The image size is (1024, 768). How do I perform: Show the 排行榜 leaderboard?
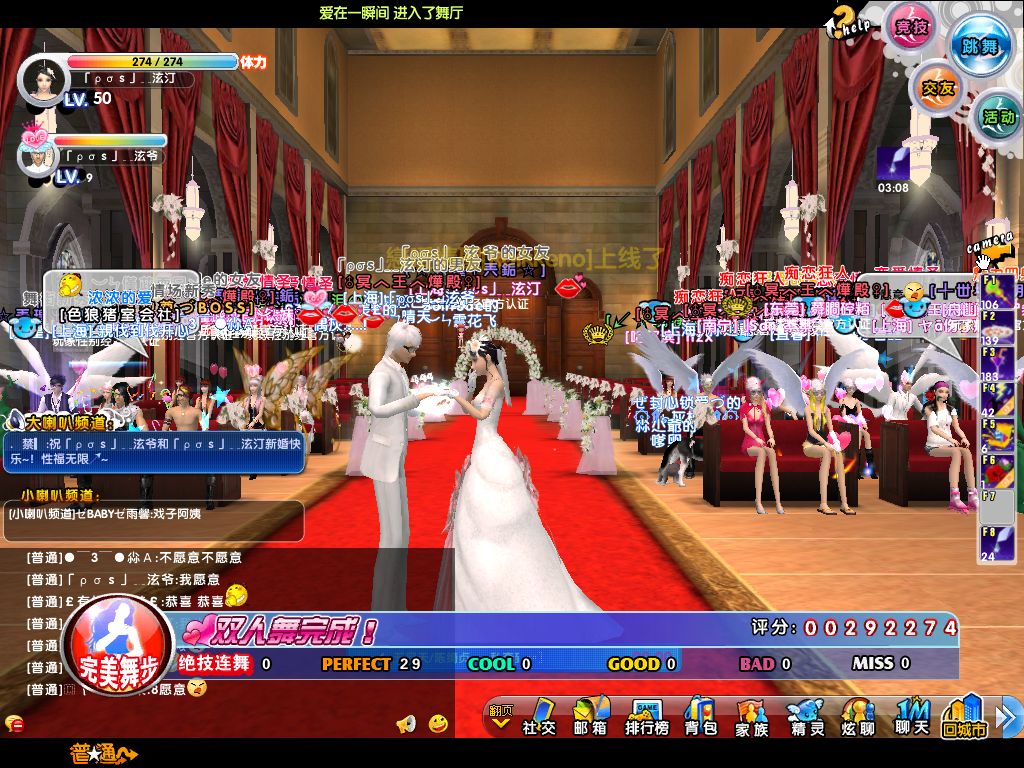coord(646,717)
